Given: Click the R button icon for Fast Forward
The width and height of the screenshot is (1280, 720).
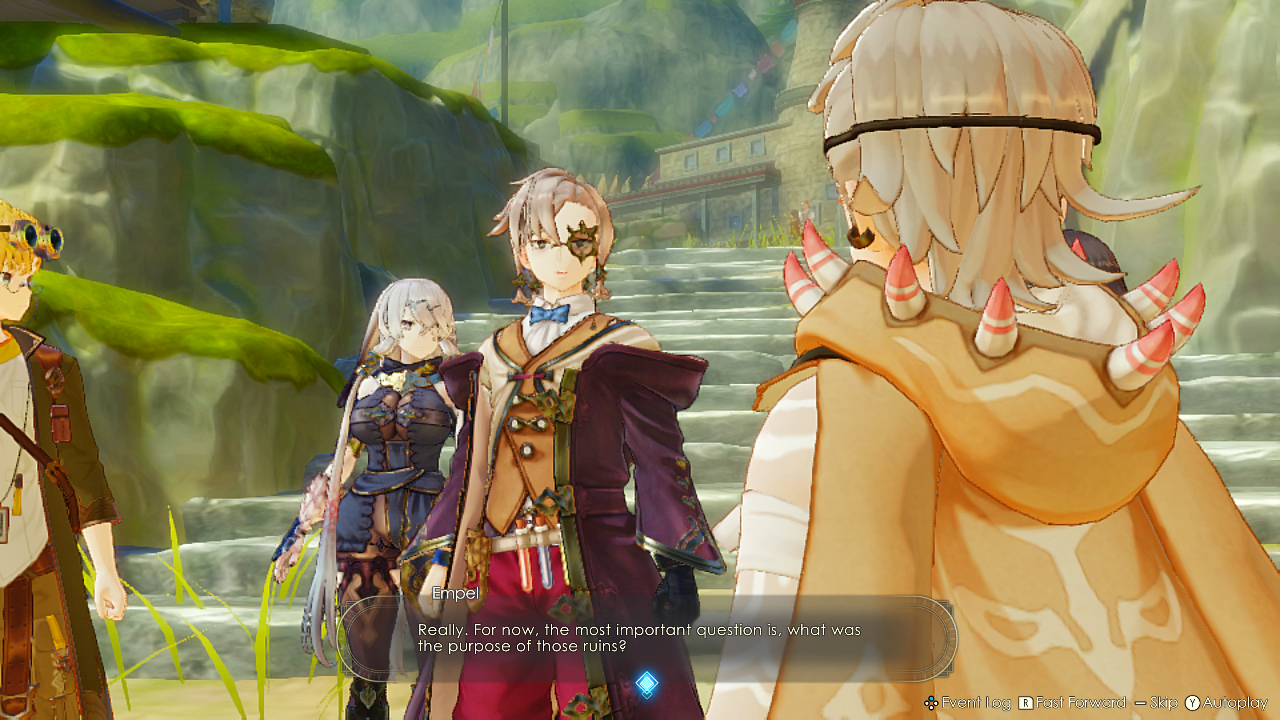Looking at the screenshot, I should click(1025, 702).
